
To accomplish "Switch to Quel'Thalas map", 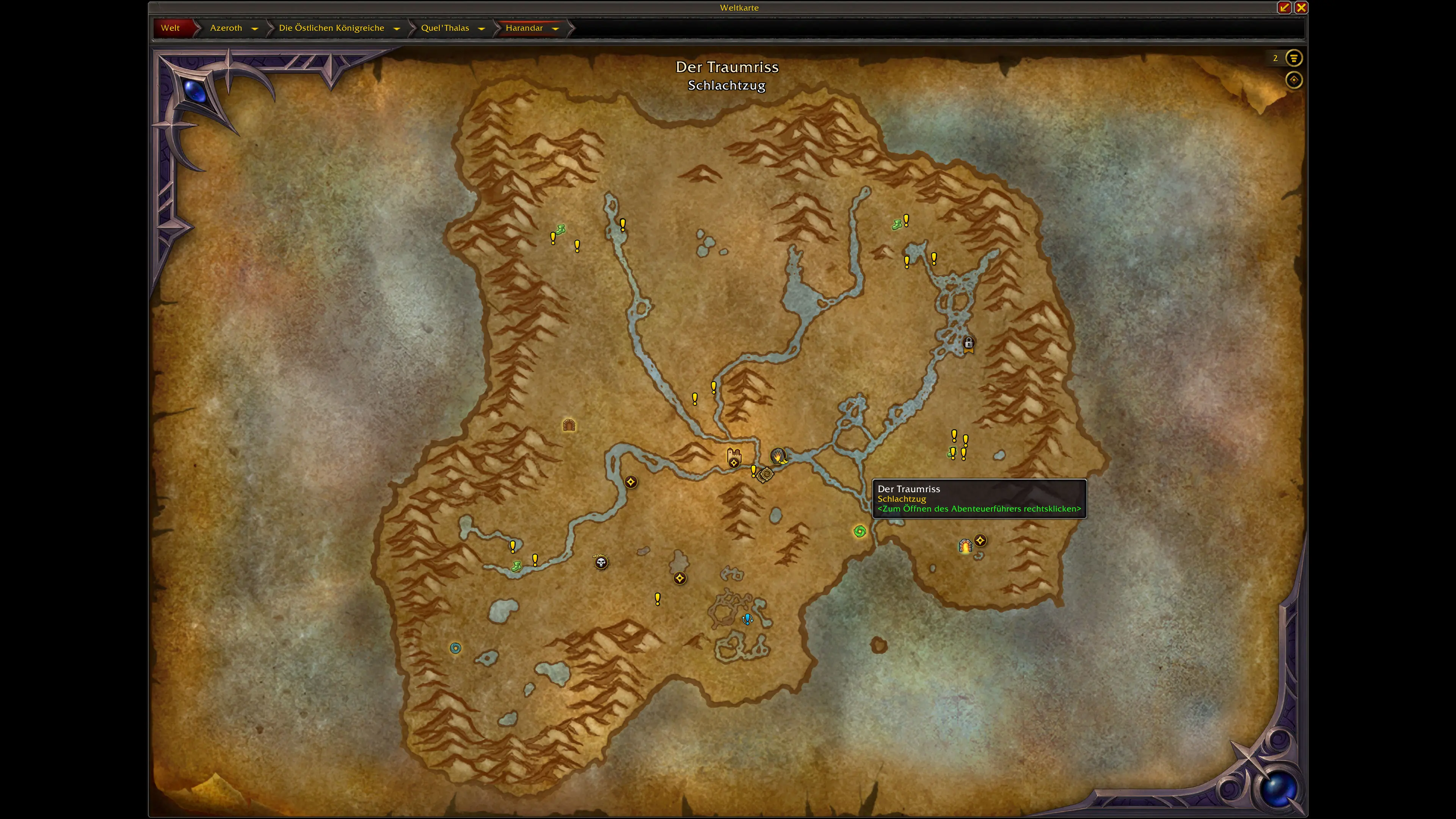I will pos(445,28).
